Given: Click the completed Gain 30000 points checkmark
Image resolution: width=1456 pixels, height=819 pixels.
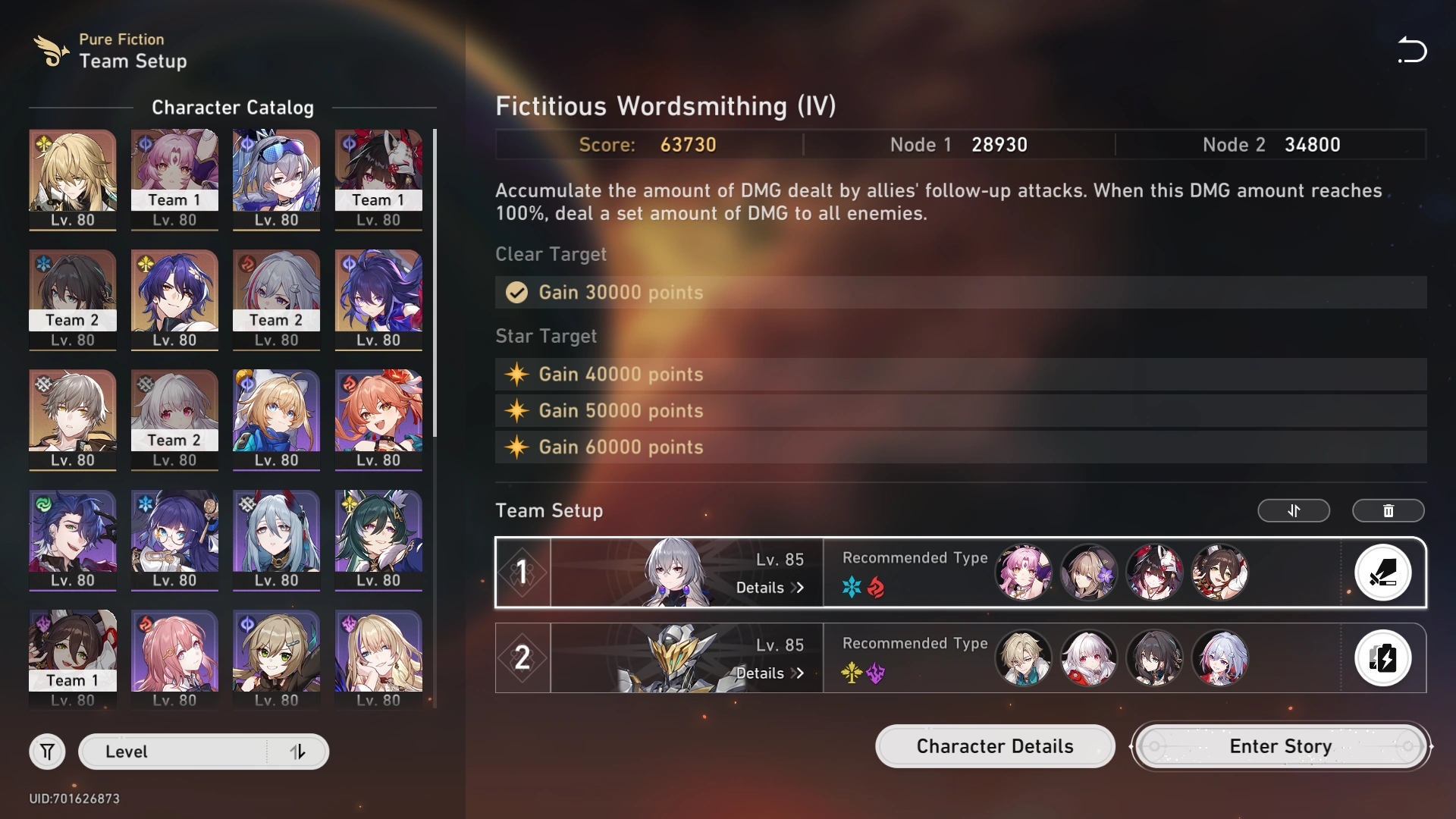Looking at the screenshot, I should [516, 293].
